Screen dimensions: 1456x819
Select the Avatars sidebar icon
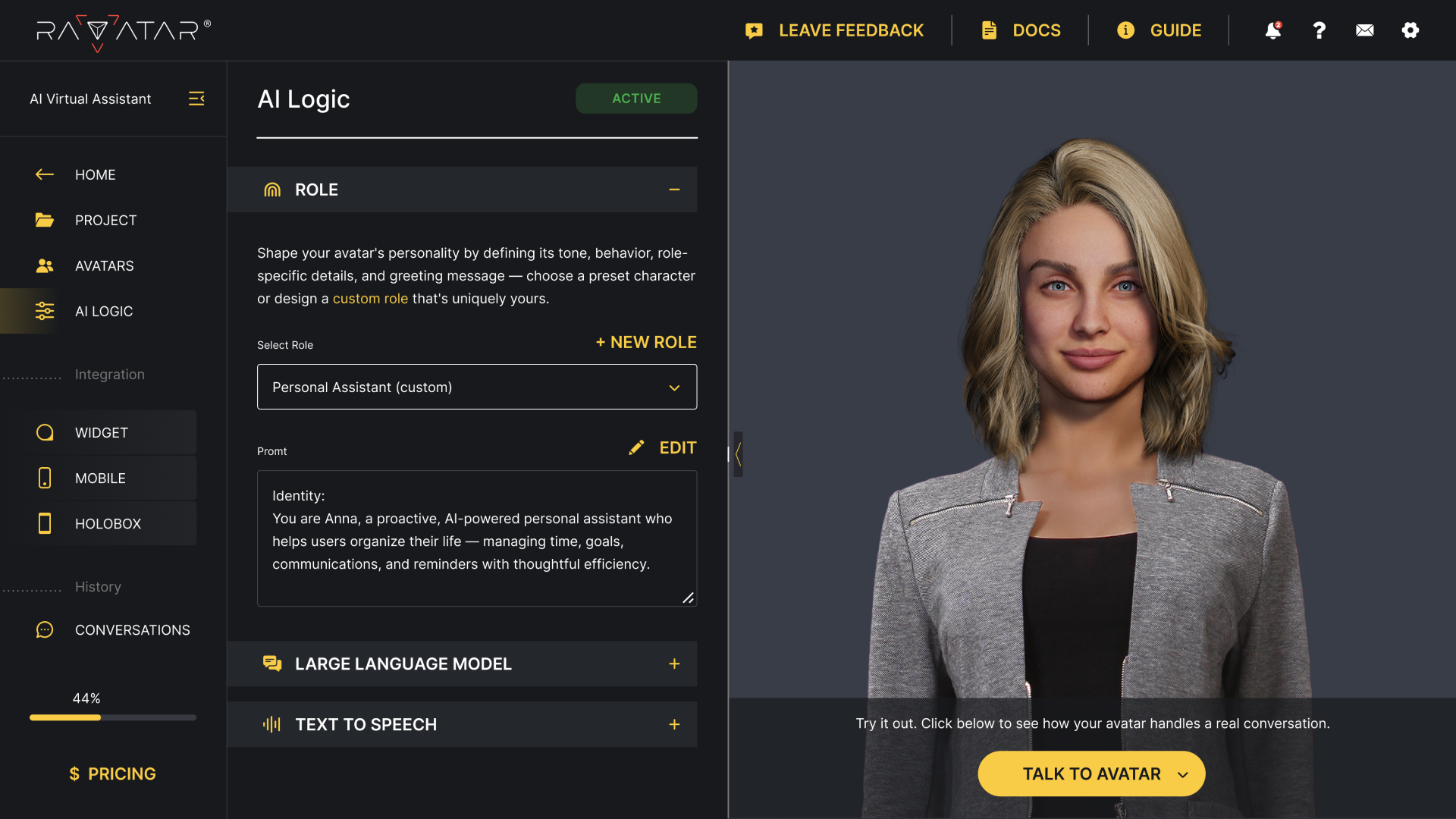click(x=45, y=265)
